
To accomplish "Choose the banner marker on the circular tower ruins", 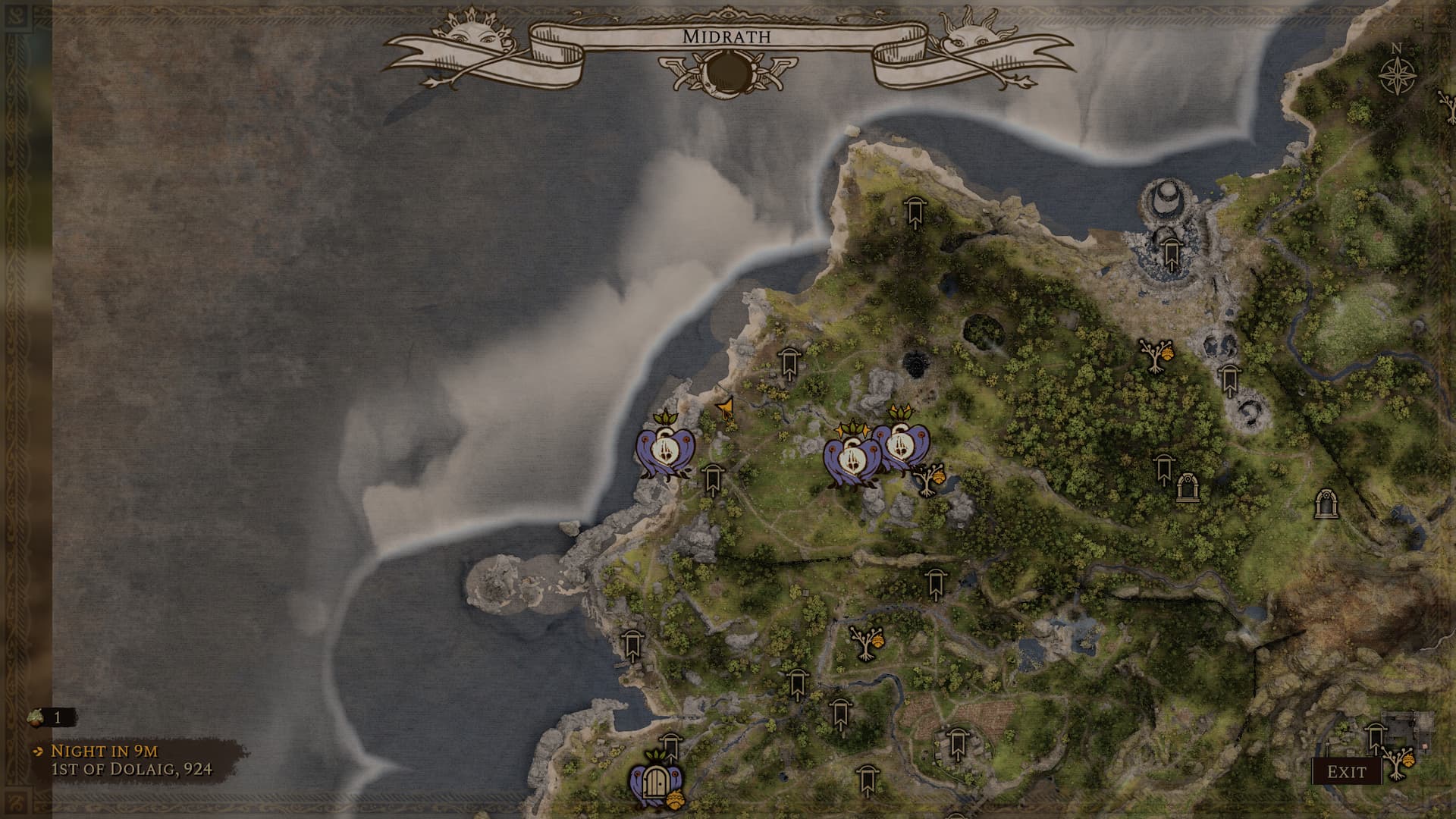I will coord(1170,250).
